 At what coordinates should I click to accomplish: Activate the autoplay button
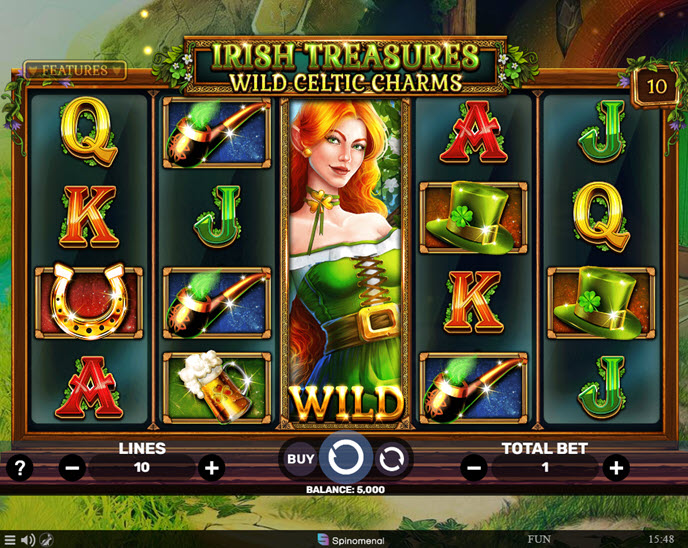pos(391,460)
